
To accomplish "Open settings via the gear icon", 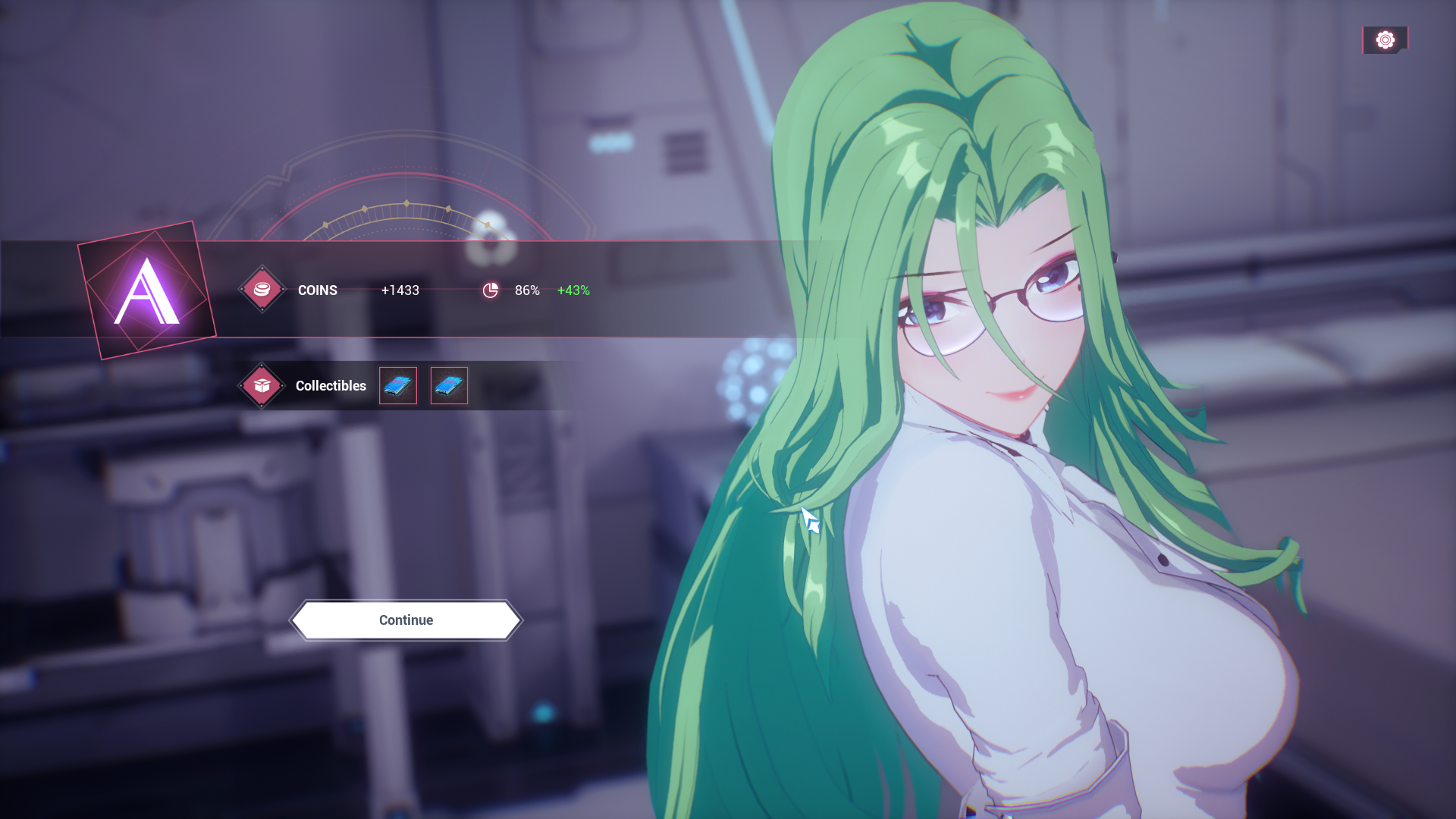I will (1385, 40).
